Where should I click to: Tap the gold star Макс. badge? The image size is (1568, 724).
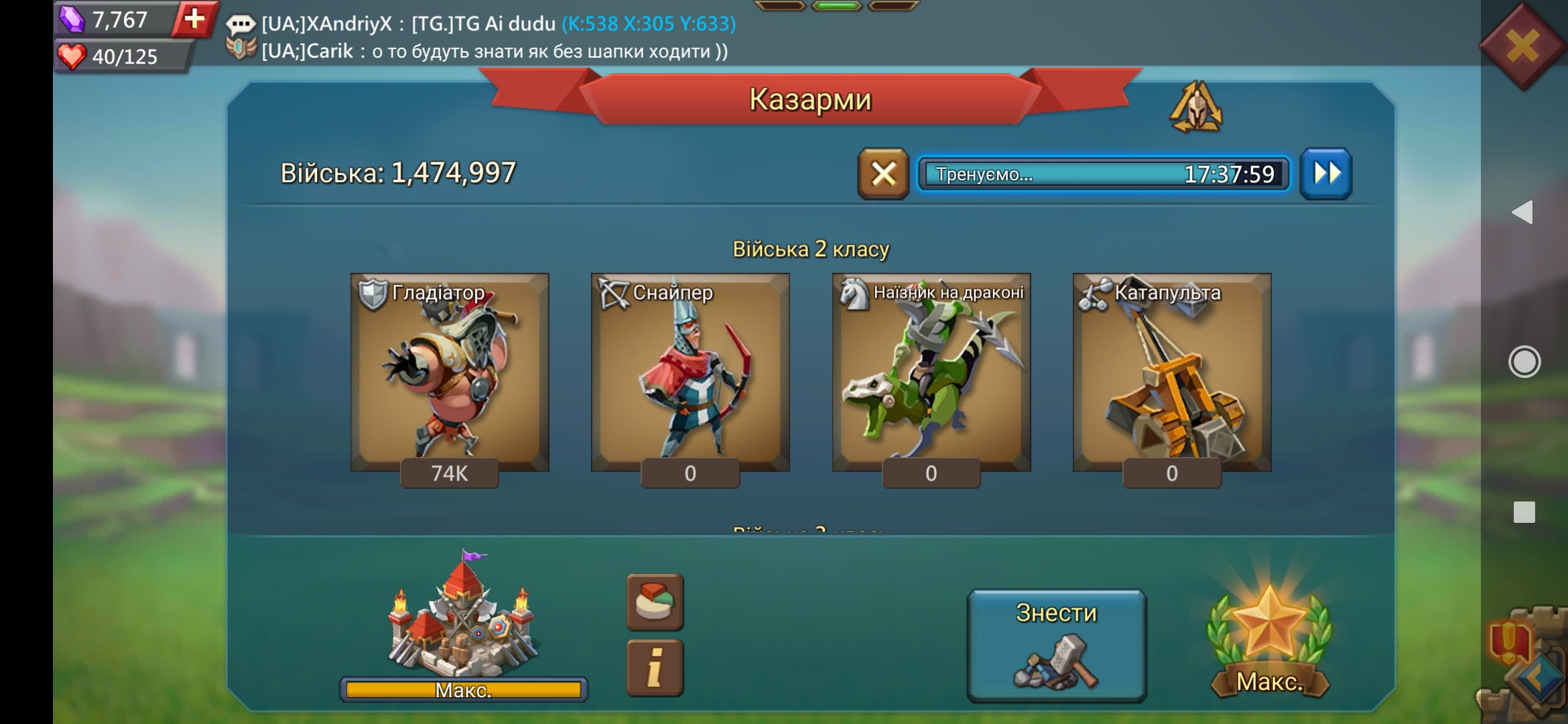[x=1269, y=640]
